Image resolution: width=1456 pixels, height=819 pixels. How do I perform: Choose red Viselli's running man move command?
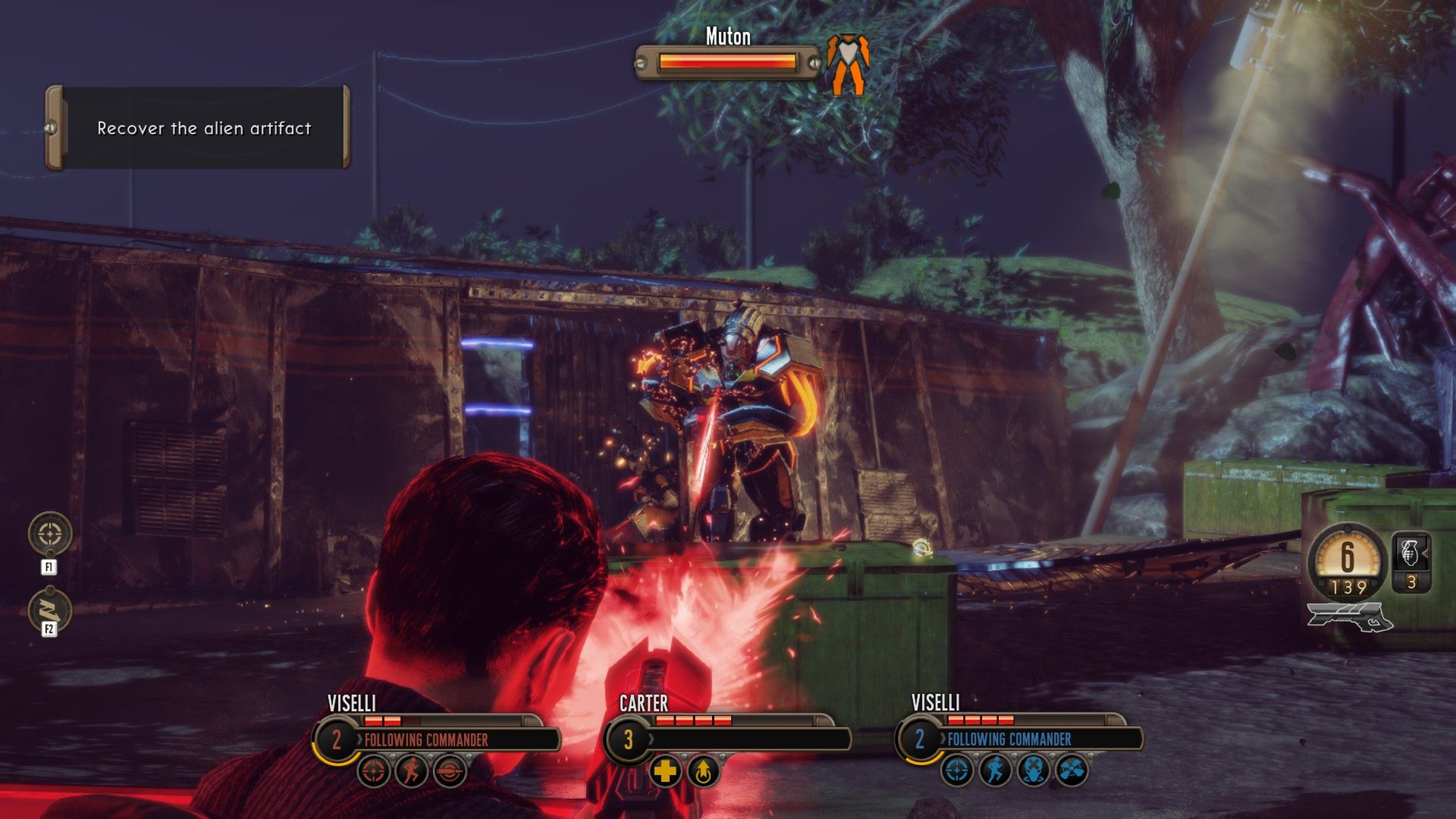412,772
